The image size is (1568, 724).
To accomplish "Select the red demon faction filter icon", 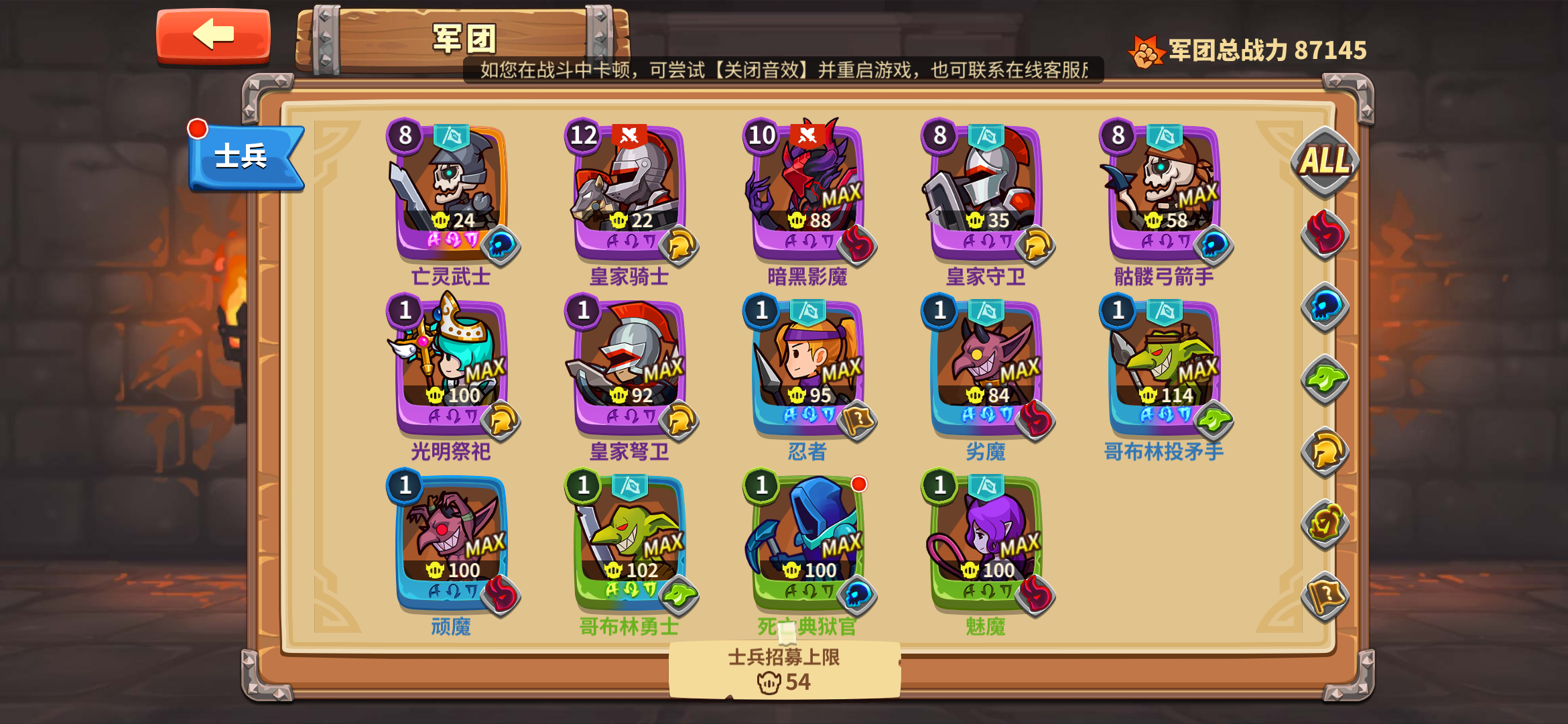I will (x=1326, y=234).
